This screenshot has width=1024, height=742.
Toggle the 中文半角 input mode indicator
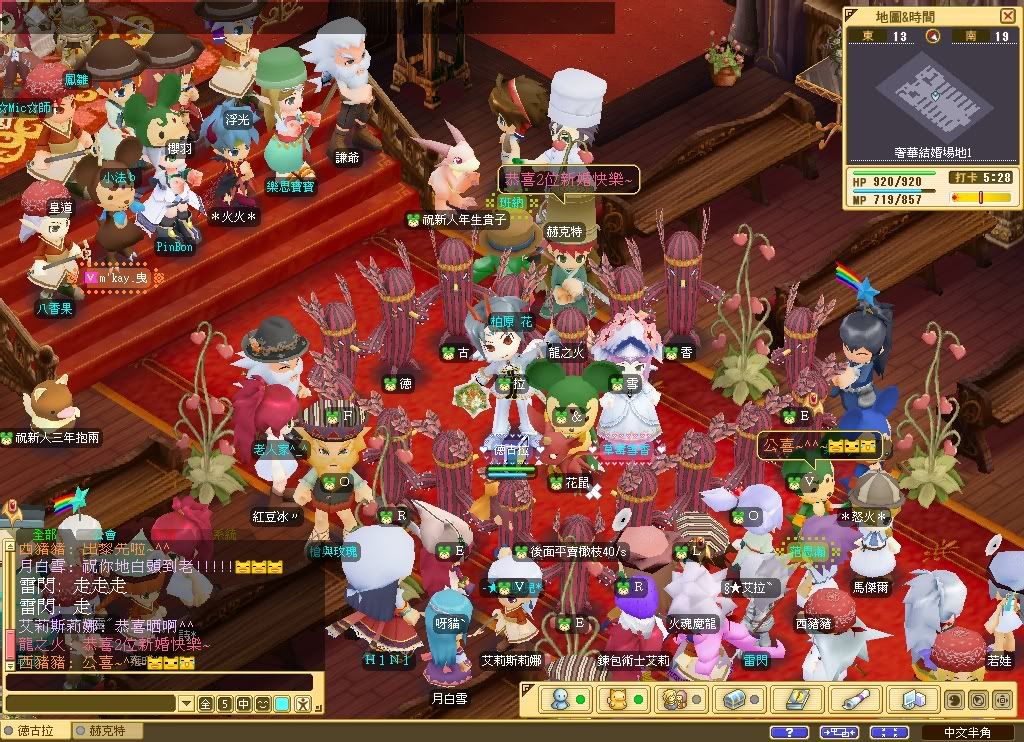pos(967,732)
